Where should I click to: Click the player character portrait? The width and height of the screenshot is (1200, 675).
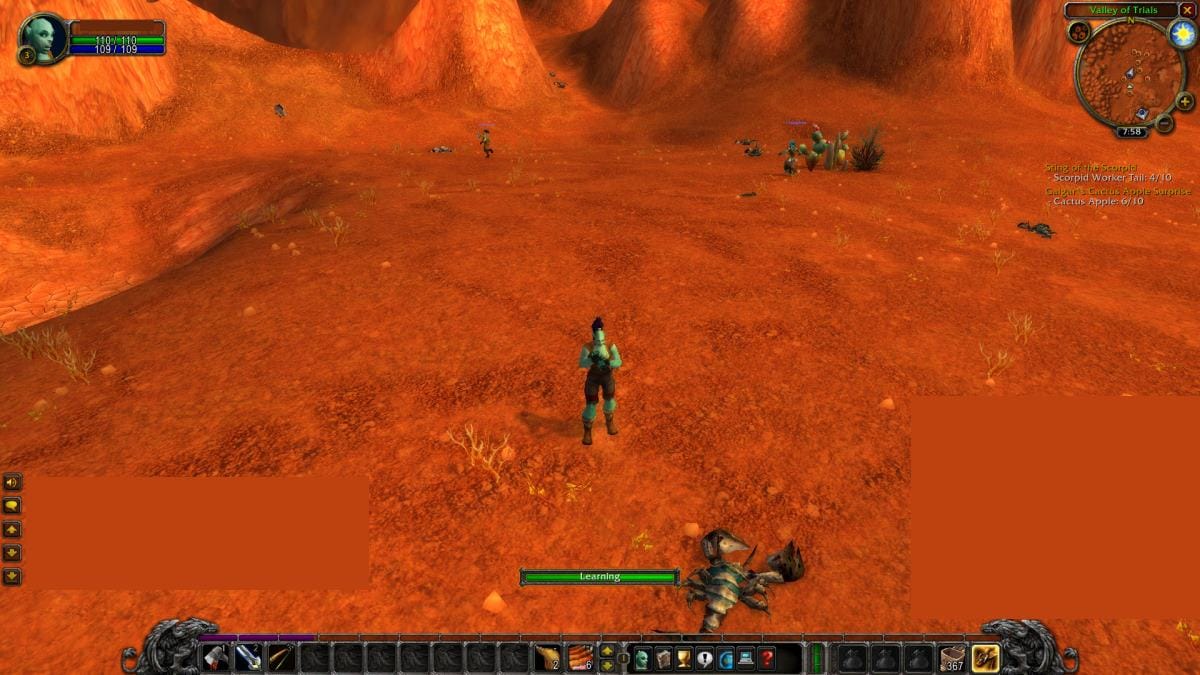click(43, 37)
